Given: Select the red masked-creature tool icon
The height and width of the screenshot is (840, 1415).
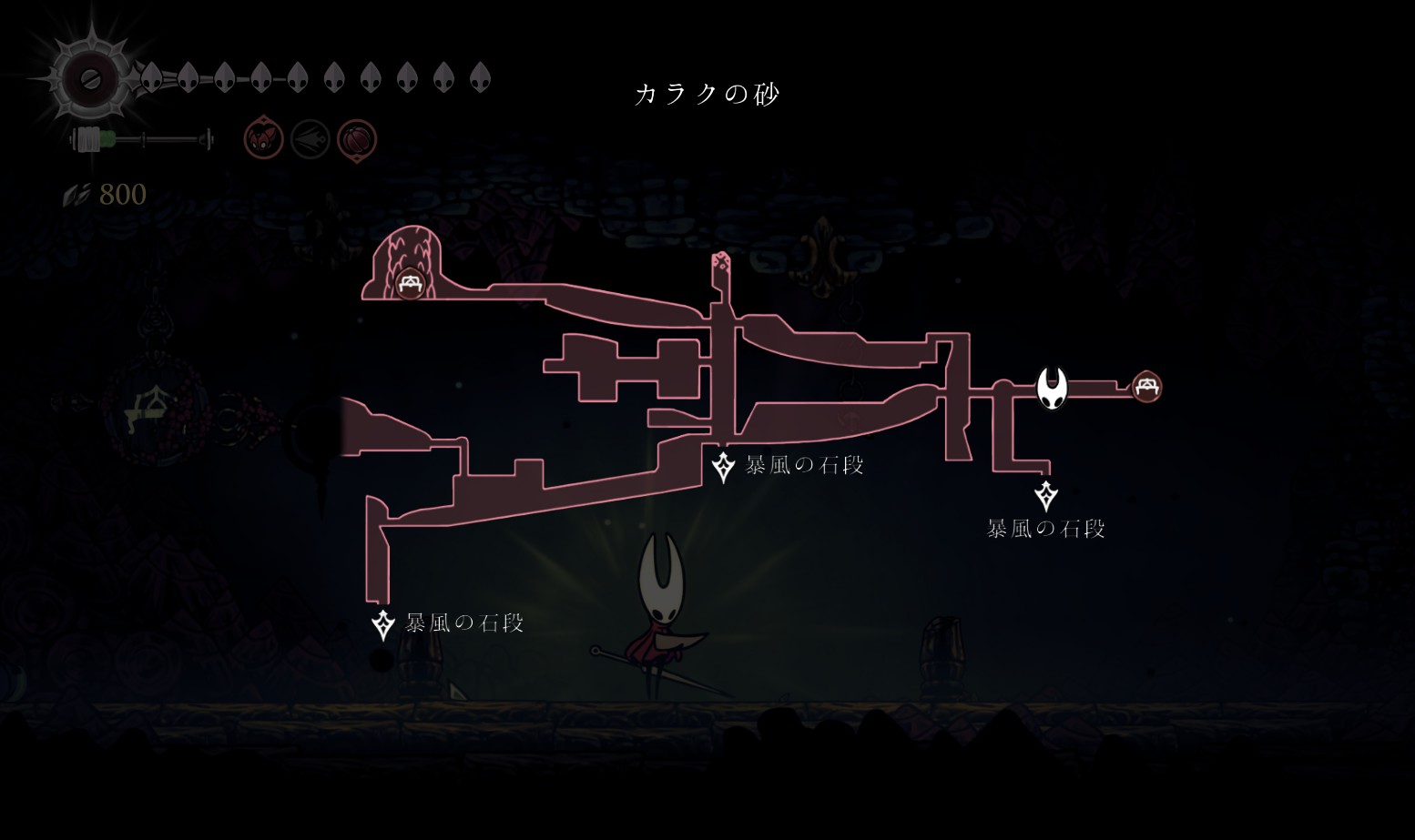Looking at the screenshot, I should tap(263, 139).
